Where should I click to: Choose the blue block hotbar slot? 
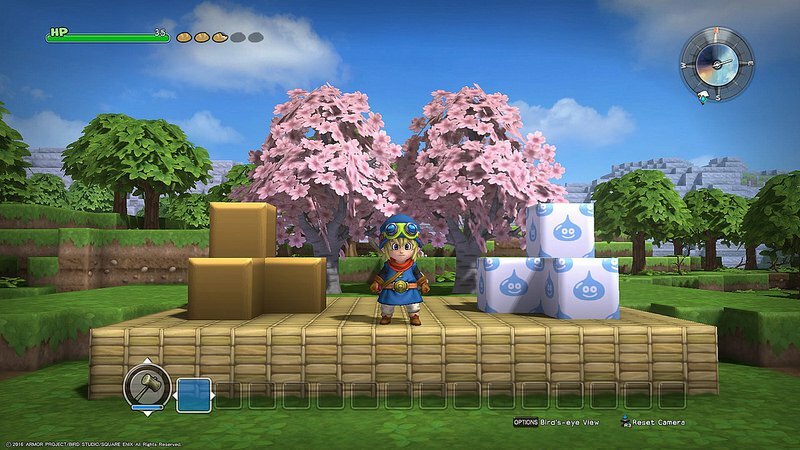point(194,394)
